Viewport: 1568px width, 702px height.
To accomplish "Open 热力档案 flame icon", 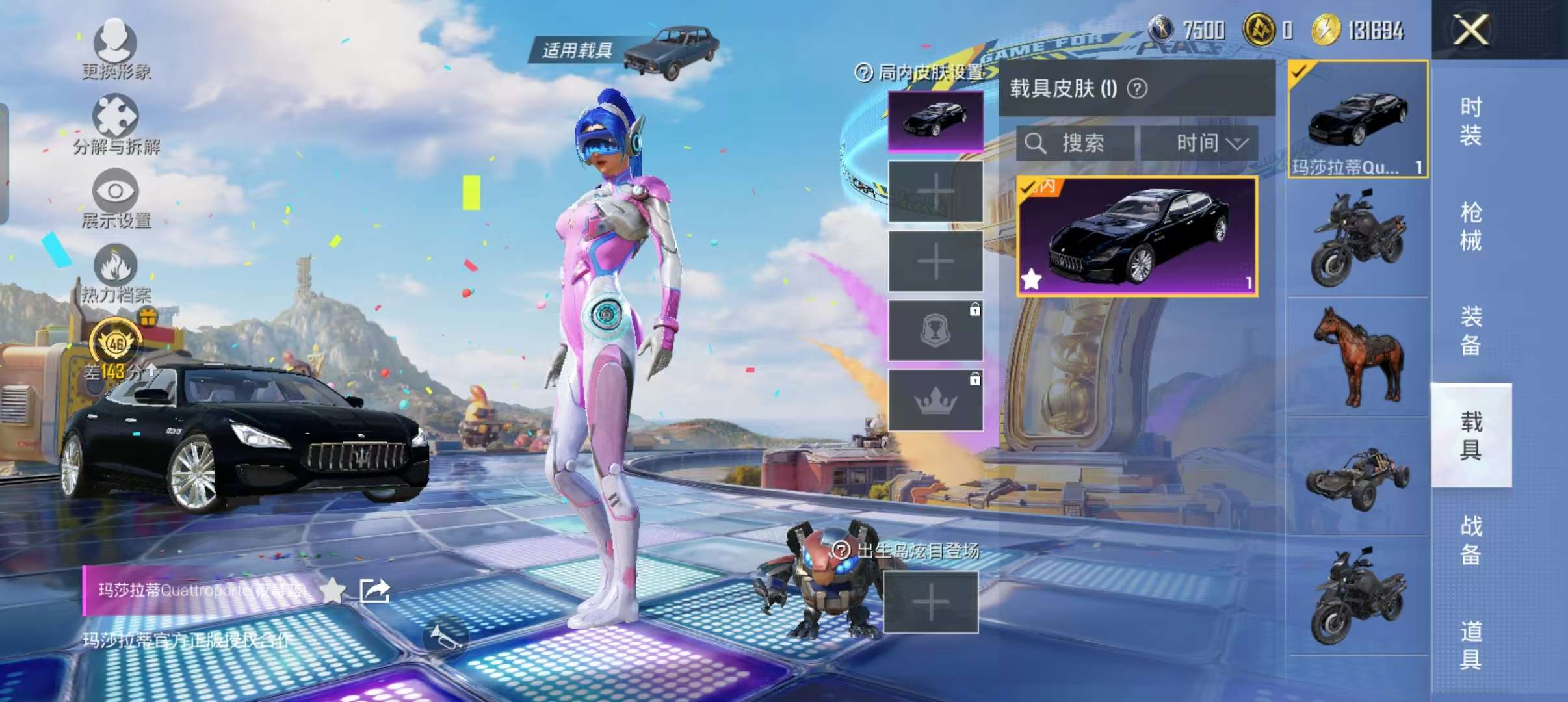I will [116, 272].
